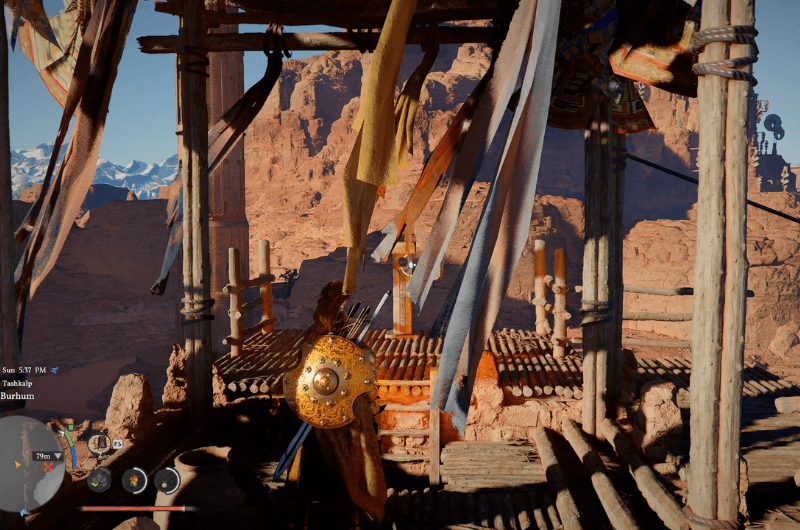Viewport: 800px width, 530px height.
Task: Open the circular minimap
Action: pyautogui.click(x=30, y=461)
